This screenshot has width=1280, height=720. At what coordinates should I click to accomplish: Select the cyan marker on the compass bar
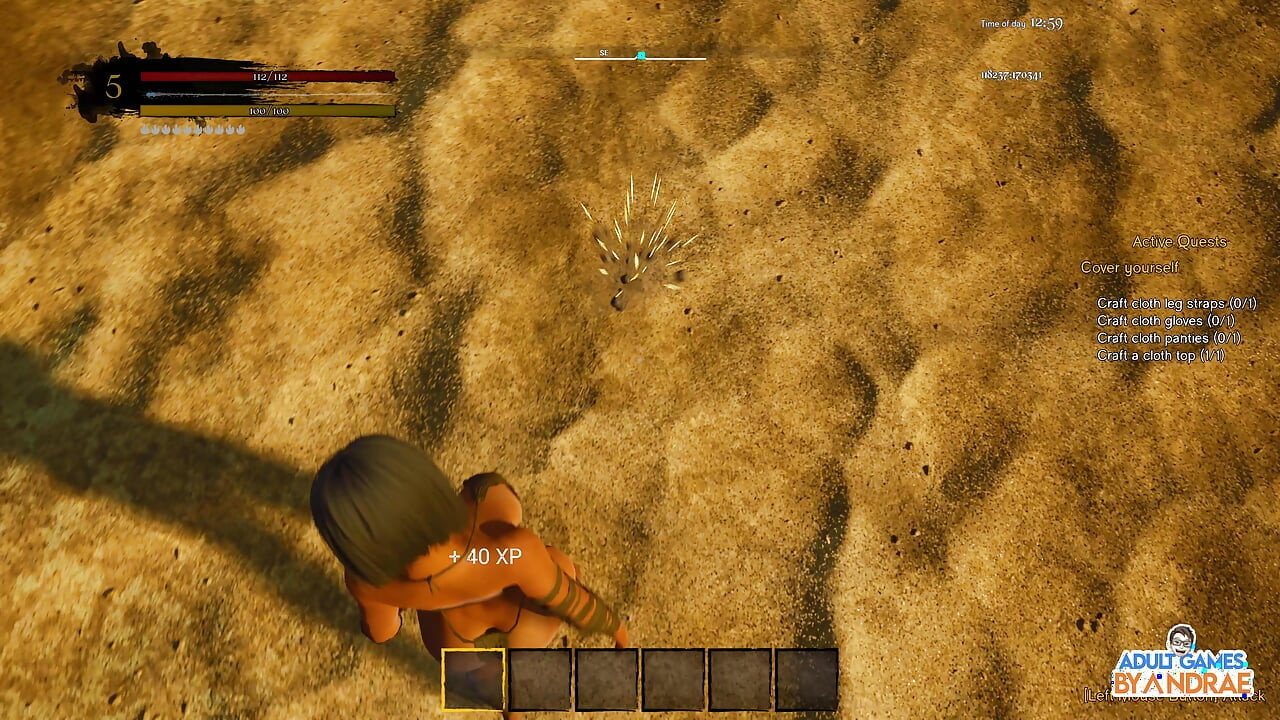[640, 56]
